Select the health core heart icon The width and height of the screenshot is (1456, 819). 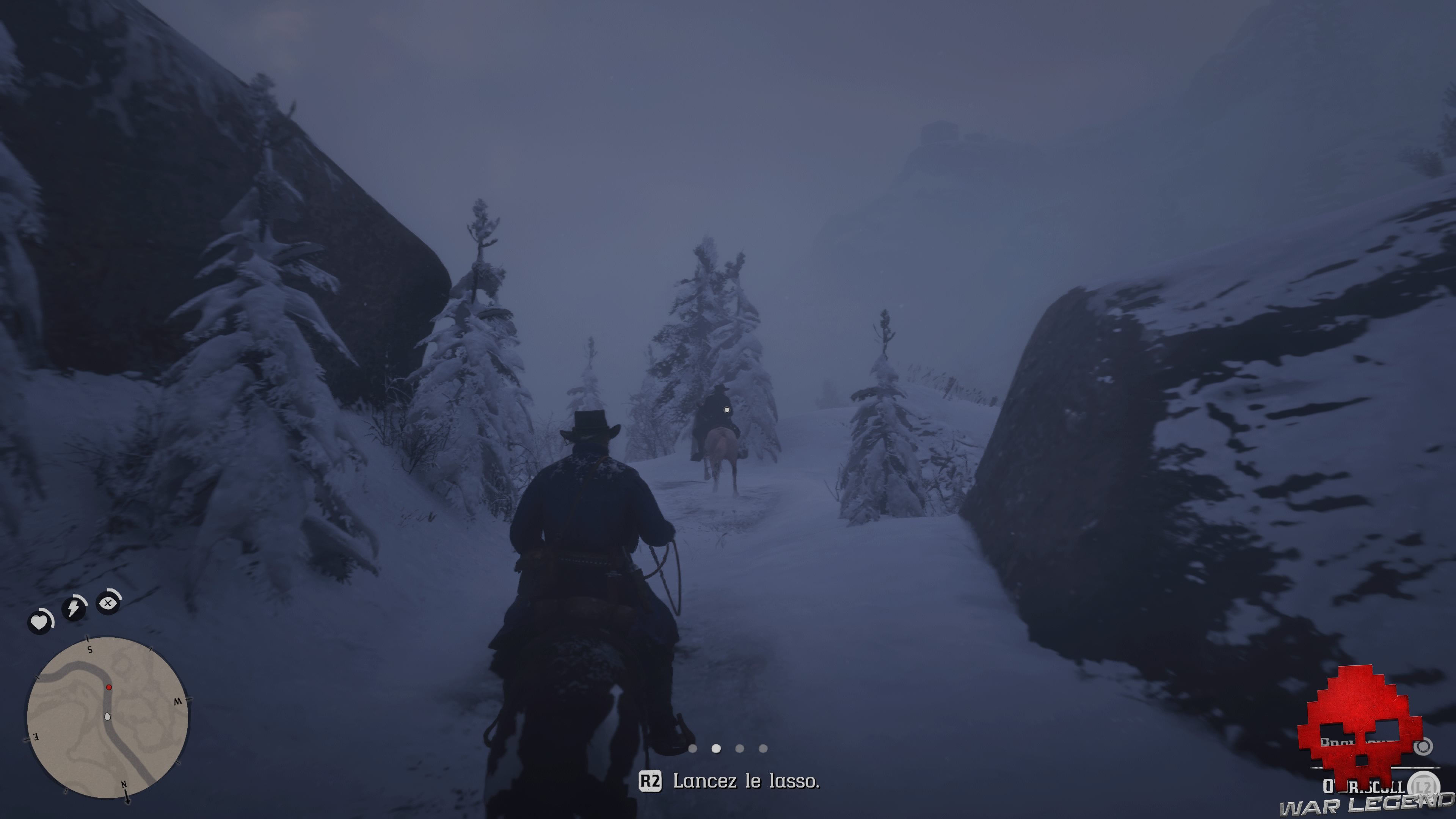click(40, 622)
